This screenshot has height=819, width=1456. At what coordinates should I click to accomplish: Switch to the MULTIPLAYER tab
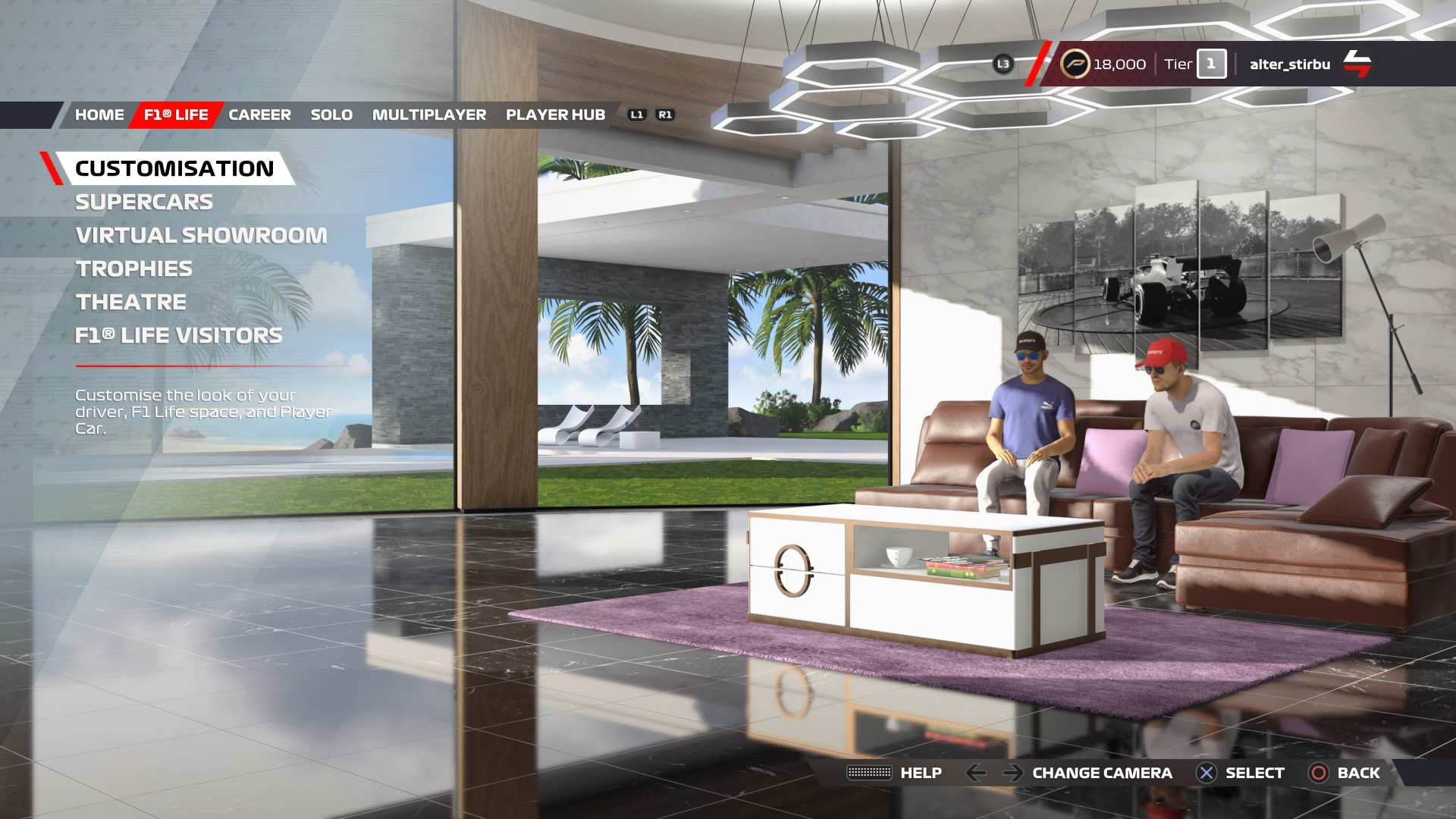[x=429, y=115]
